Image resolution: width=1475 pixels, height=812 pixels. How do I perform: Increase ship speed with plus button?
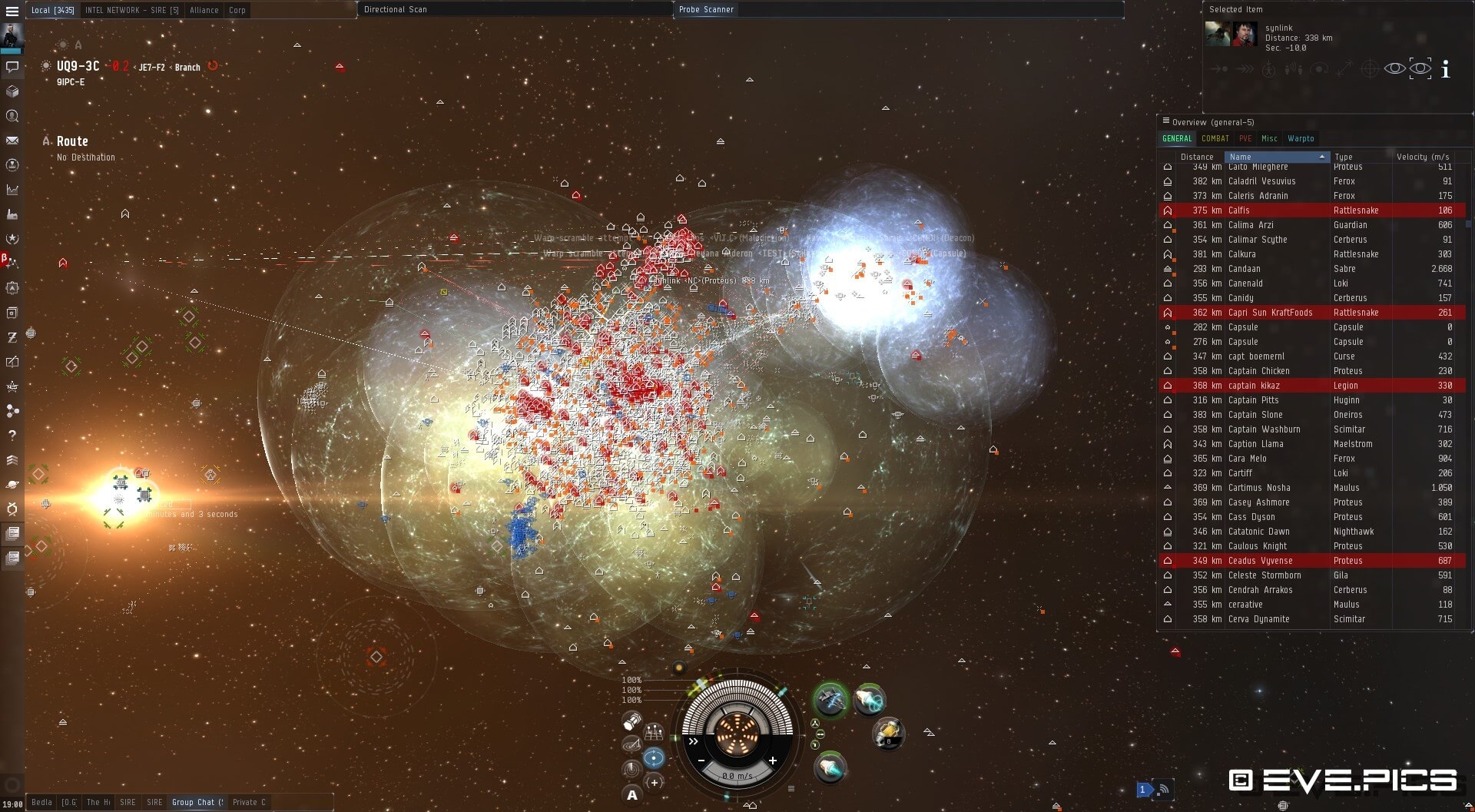pyautogui.click(x=772, y=761)
